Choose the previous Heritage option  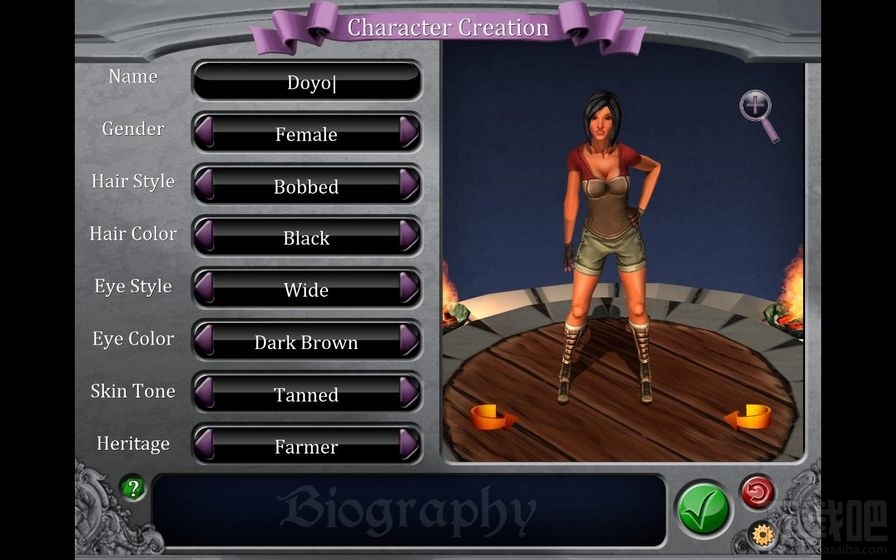pyautogui.click(x=204, y=444)
